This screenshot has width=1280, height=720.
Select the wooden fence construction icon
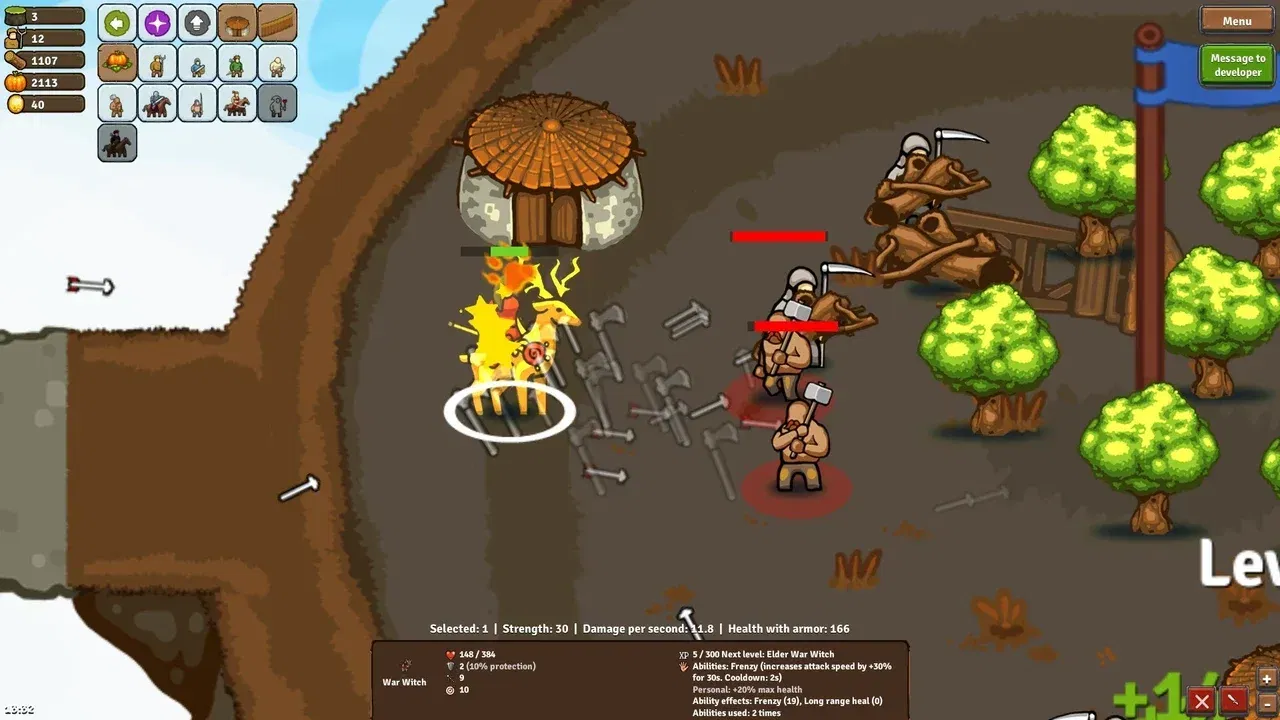point(277,21)
